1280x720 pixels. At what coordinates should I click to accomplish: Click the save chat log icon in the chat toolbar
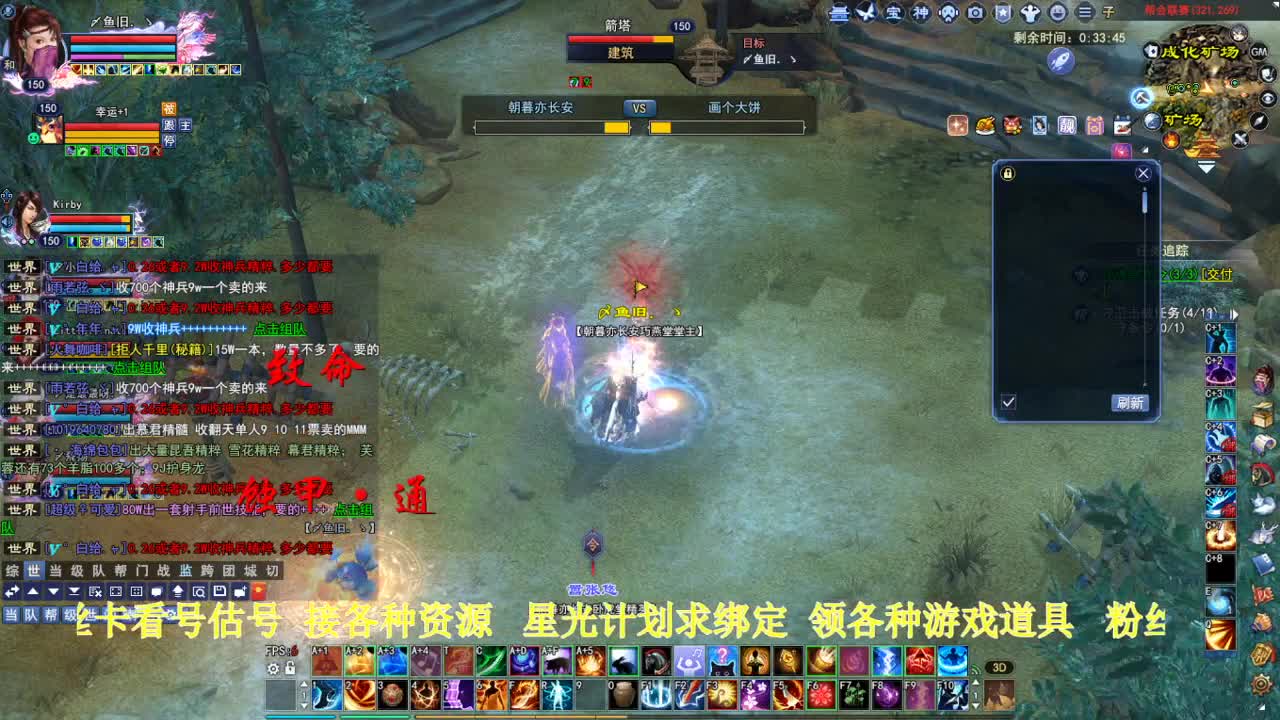(x=219, y=593)
